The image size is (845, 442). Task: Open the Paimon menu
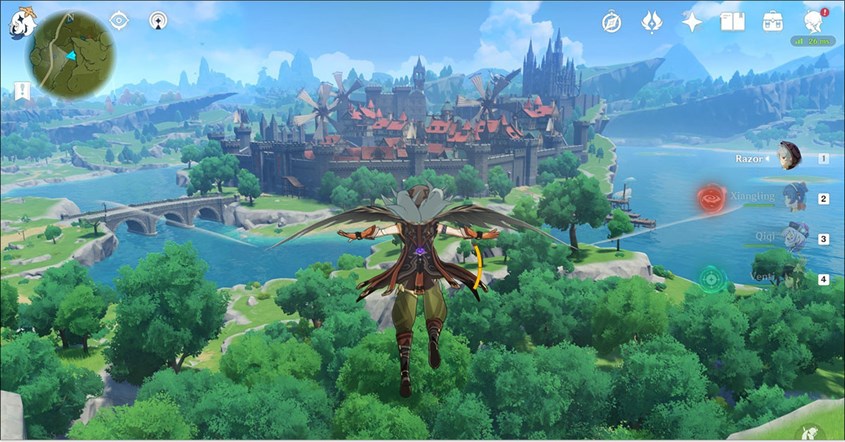pyautogui.click(x=20, y=21)
